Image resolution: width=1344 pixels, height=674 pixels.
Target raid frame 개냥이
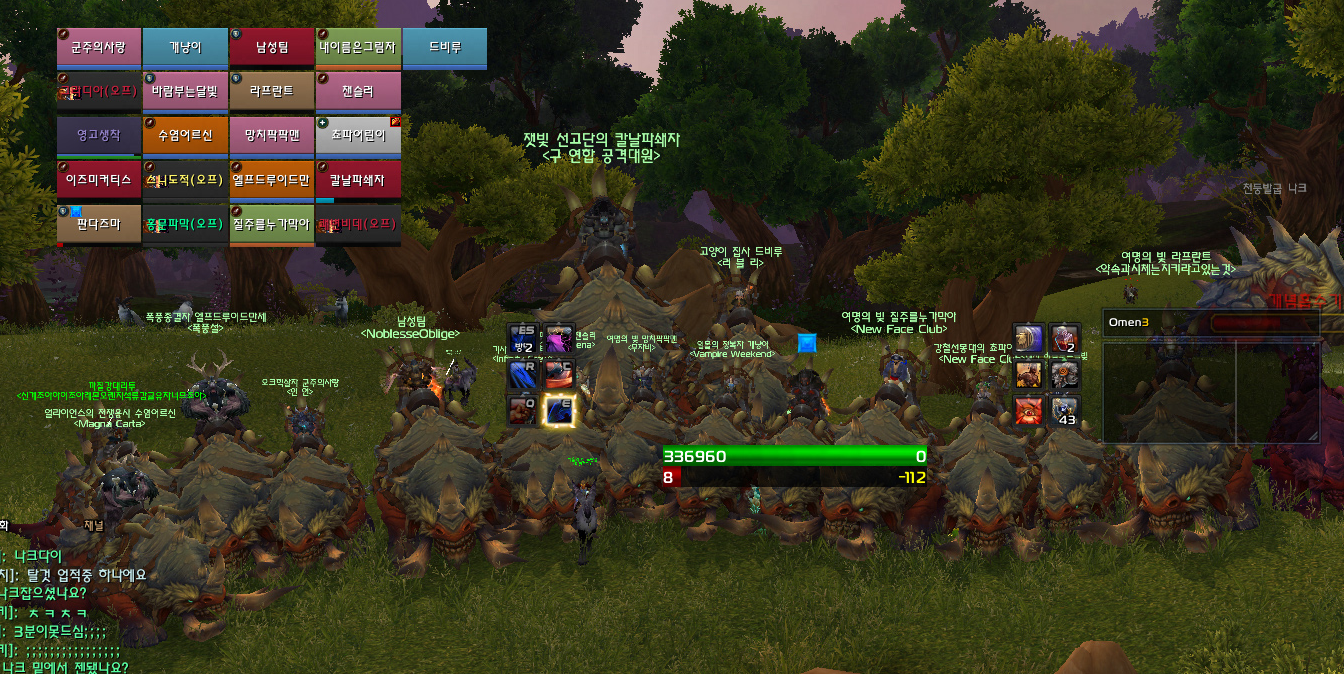pos(185,47)
